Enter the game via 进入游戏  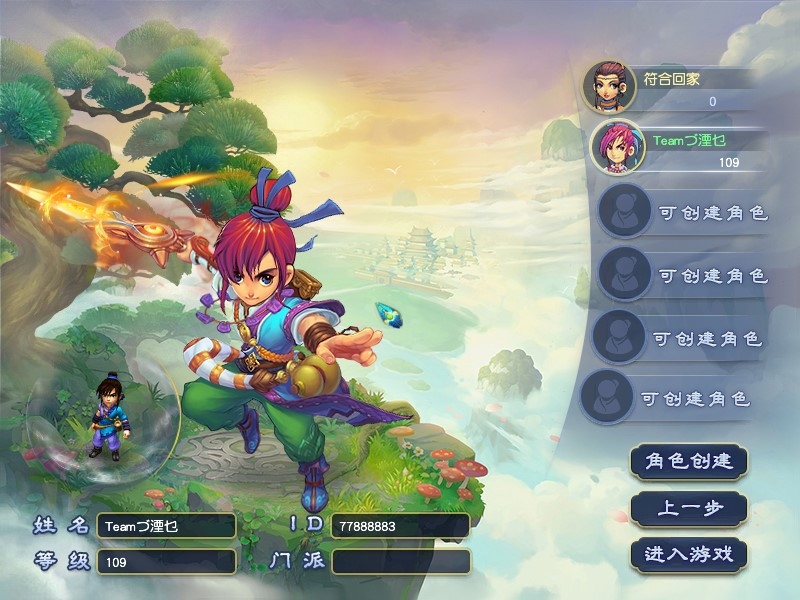click(x=689, y=555)
